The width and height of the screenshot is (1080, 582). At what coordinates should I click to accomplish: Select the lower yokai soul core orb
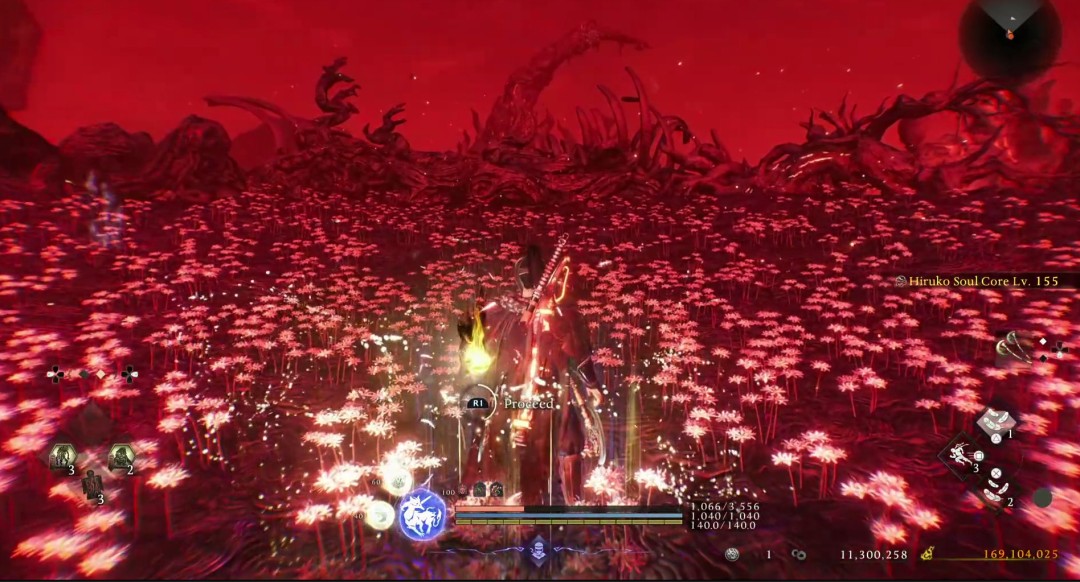(x=379, y=515)
